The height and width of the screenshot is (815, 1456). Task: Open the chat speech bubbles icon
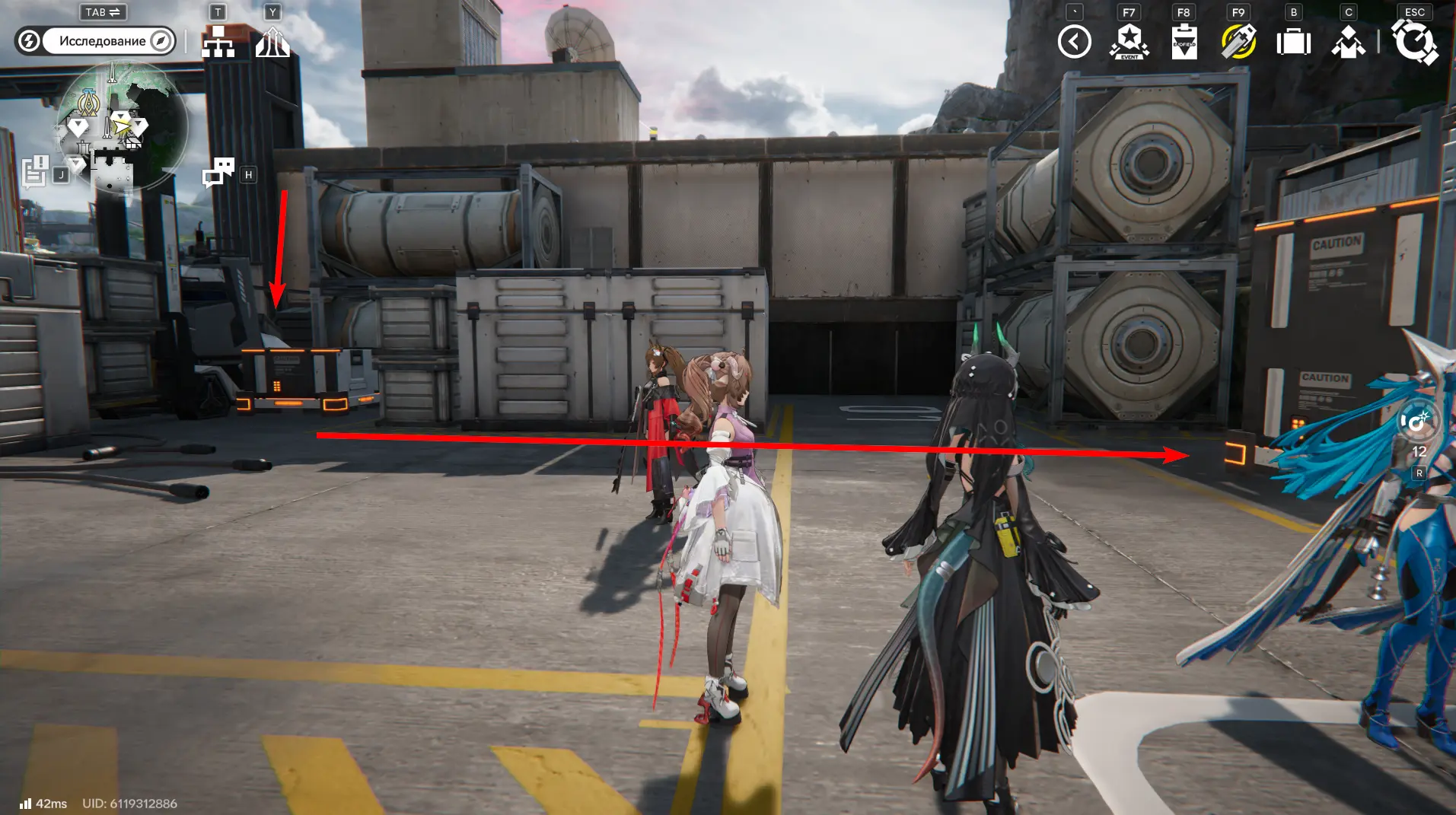tap(218, 173)
